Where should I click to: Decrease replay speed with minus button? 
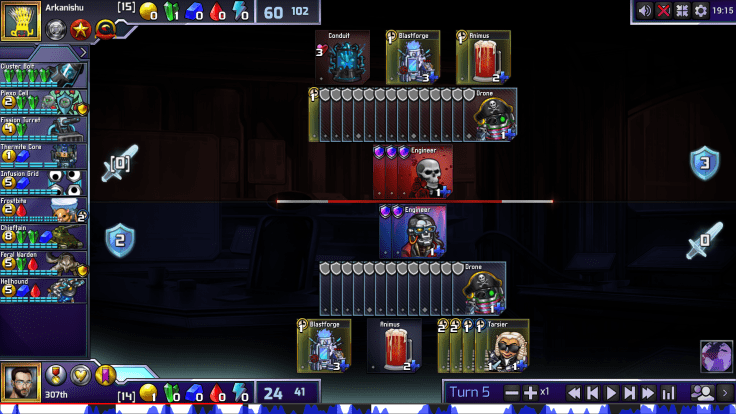click(513, 393)
